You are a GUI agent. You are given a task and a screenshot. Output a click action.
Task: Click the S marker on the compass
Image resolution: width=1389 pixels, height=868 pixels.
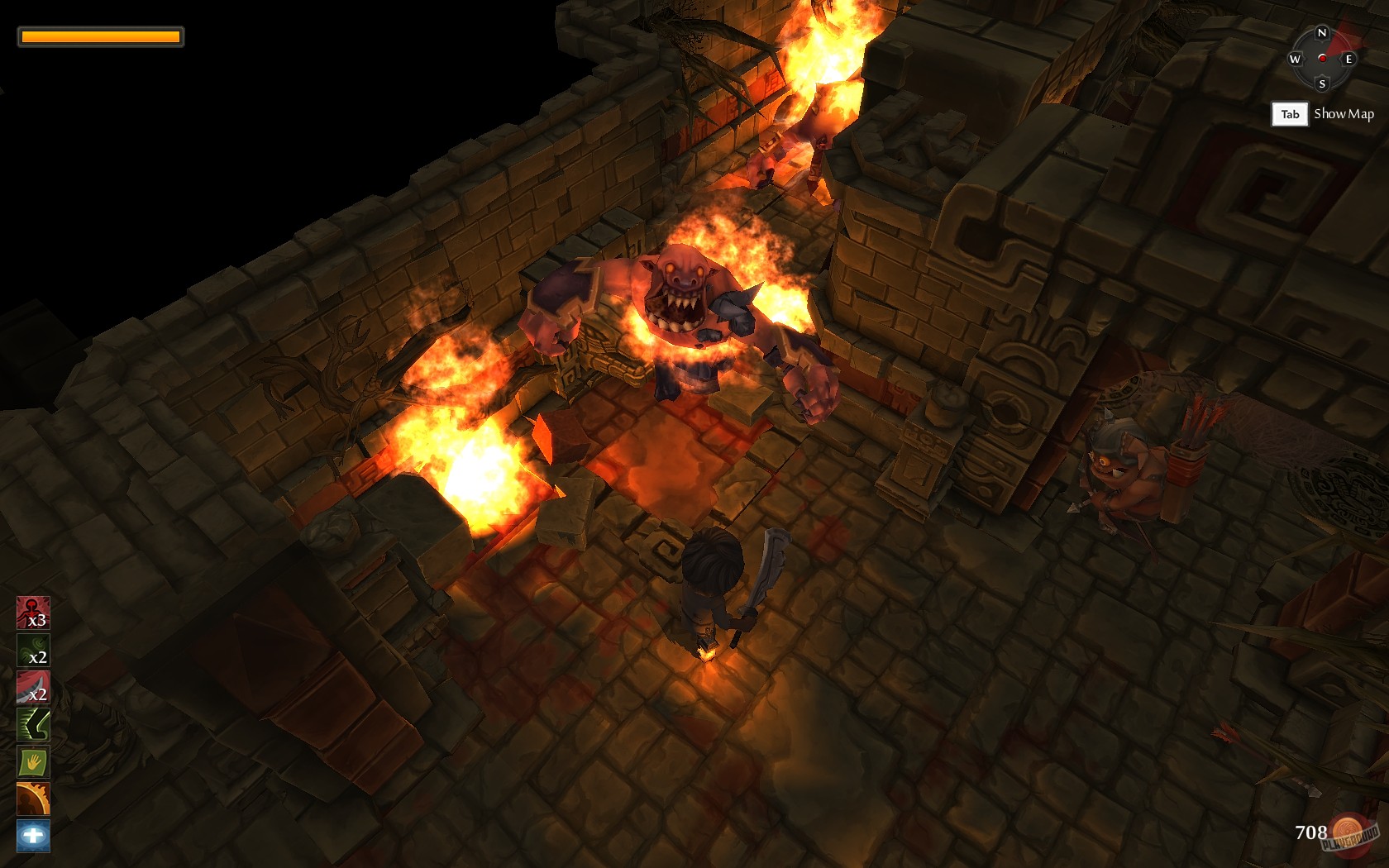1322,83
